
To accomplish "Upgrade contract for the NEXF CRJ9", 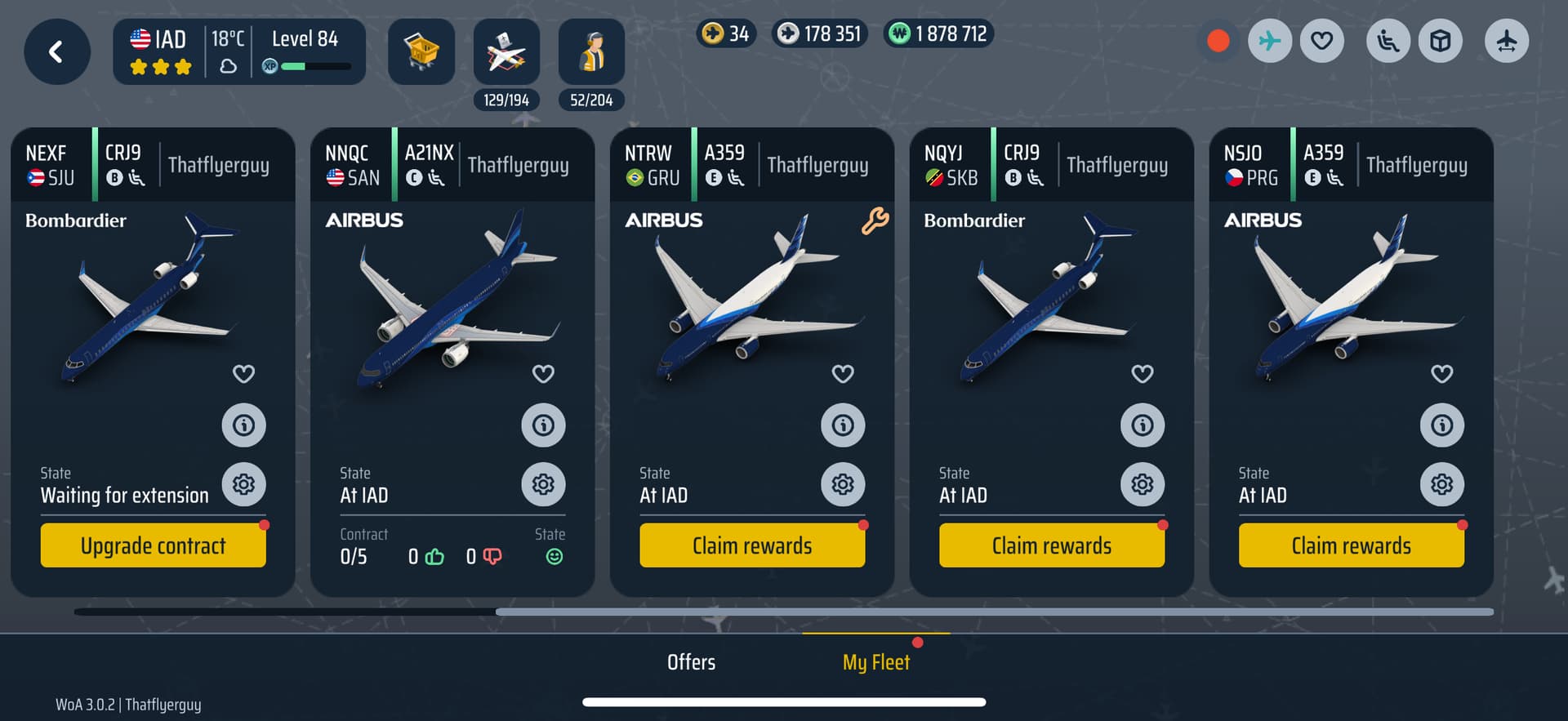I will (153, 545).
